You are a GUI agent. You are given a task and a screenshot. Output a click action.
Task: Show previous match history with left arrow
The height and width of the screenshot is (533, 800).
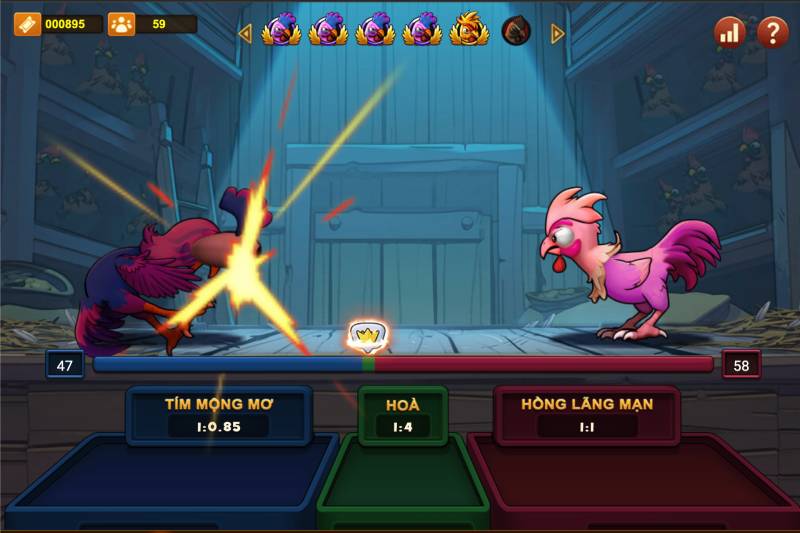point(245,33)
